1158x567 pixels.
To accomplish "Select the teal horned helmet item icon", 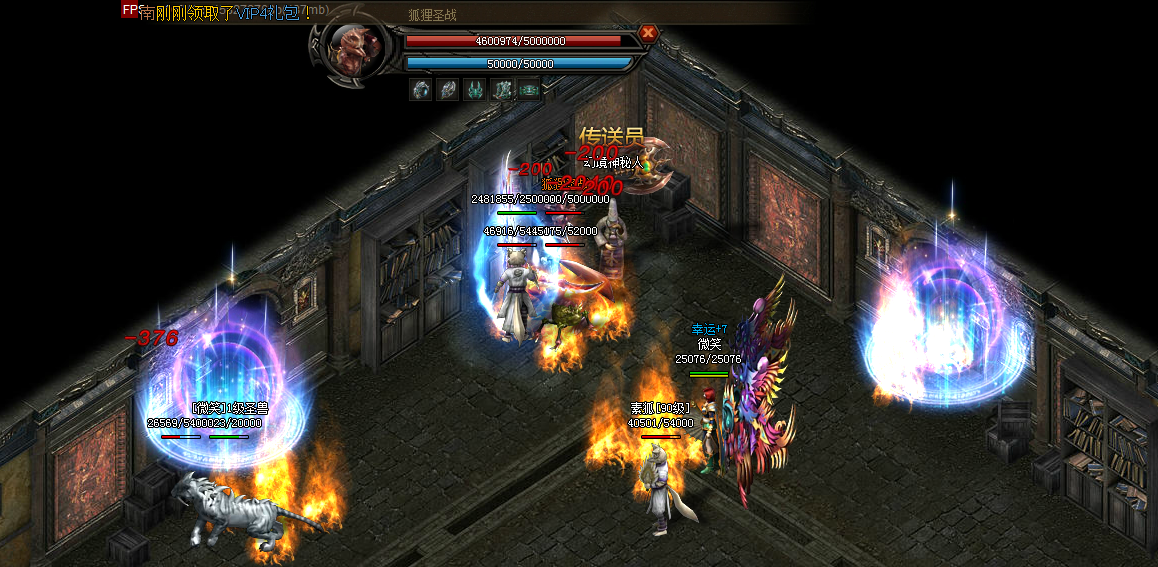I will [x=475, y=90].
